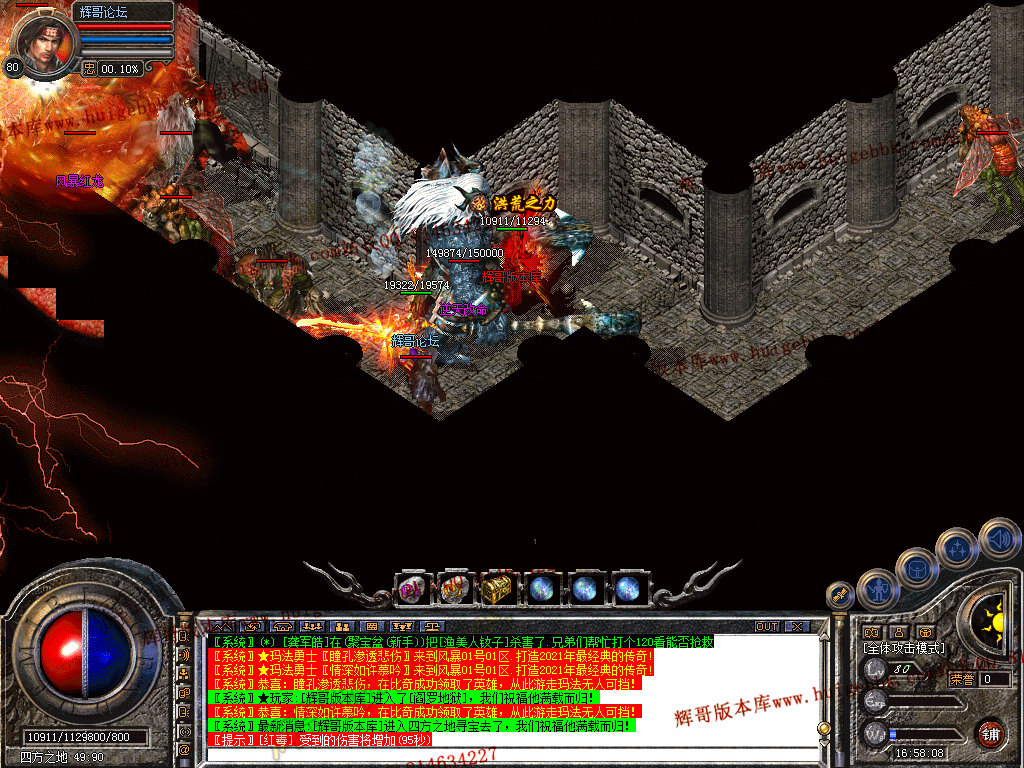This screenshot has width=1024, height=768.
Task: Click the small satellite icon button
Action: (x=841, y=596)
